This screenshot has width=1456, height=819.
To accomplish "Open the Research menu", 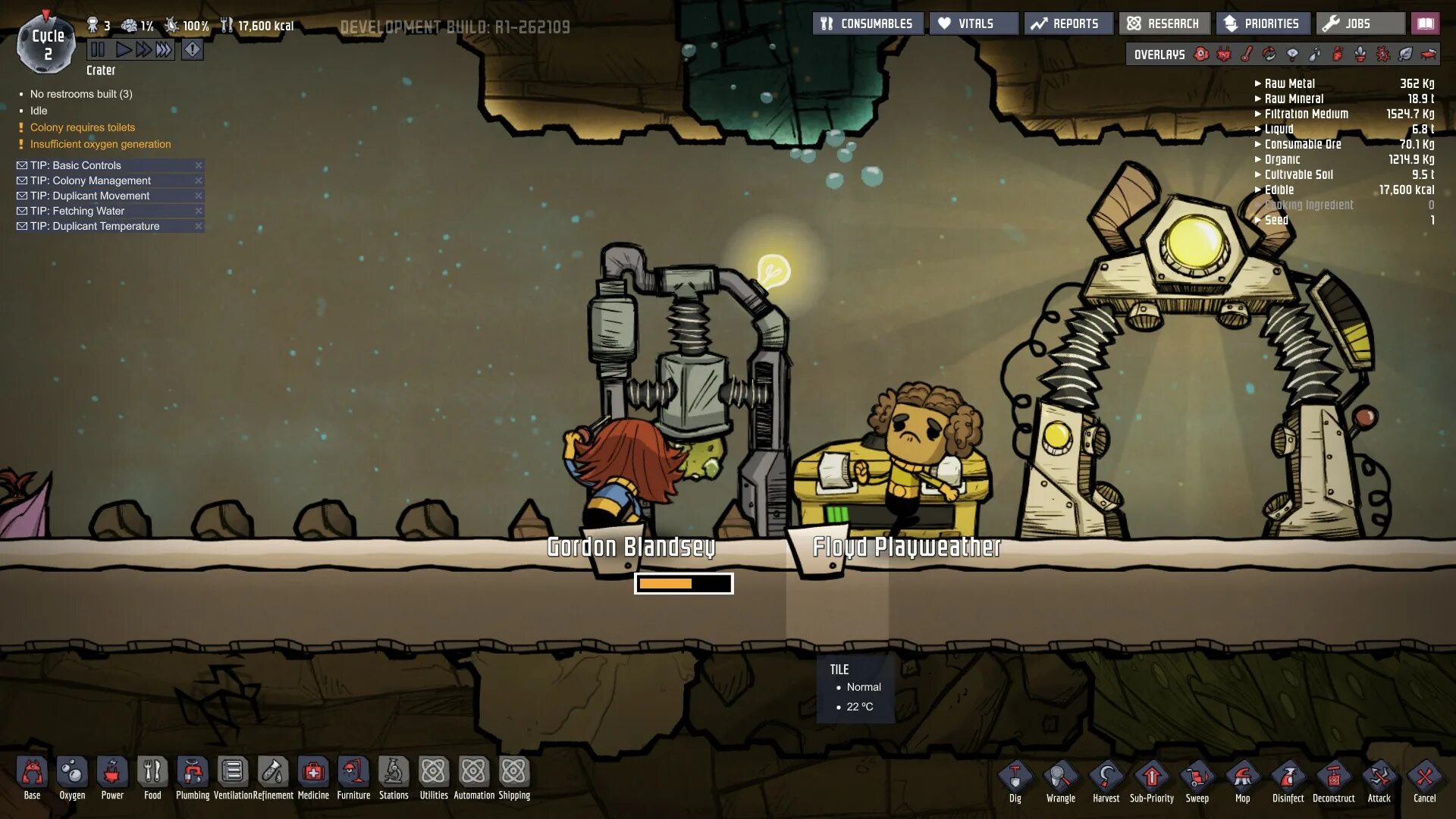I will click(1163, 24).
